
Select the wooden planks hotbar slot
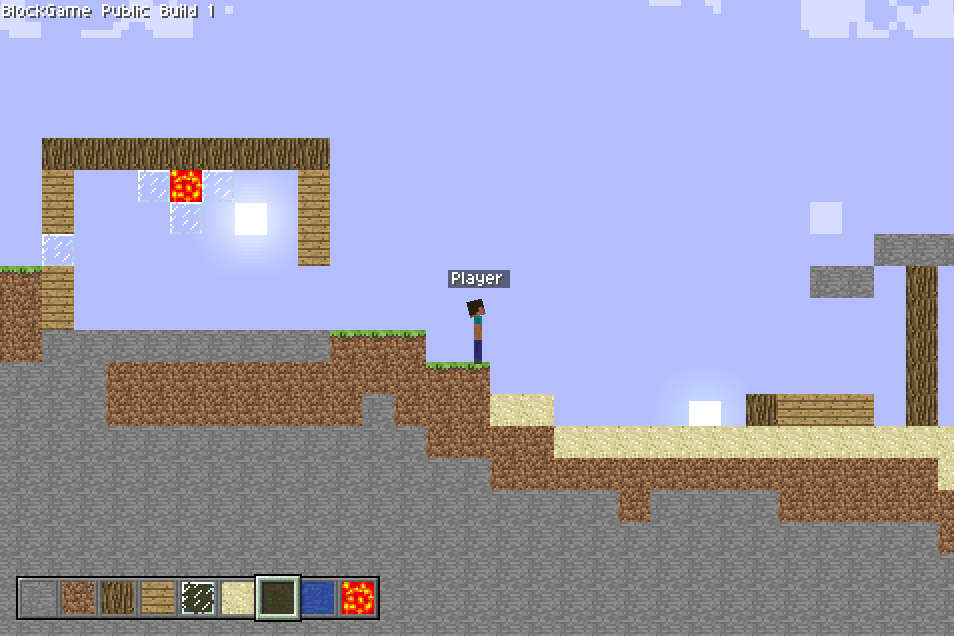[x=158, y=598]
